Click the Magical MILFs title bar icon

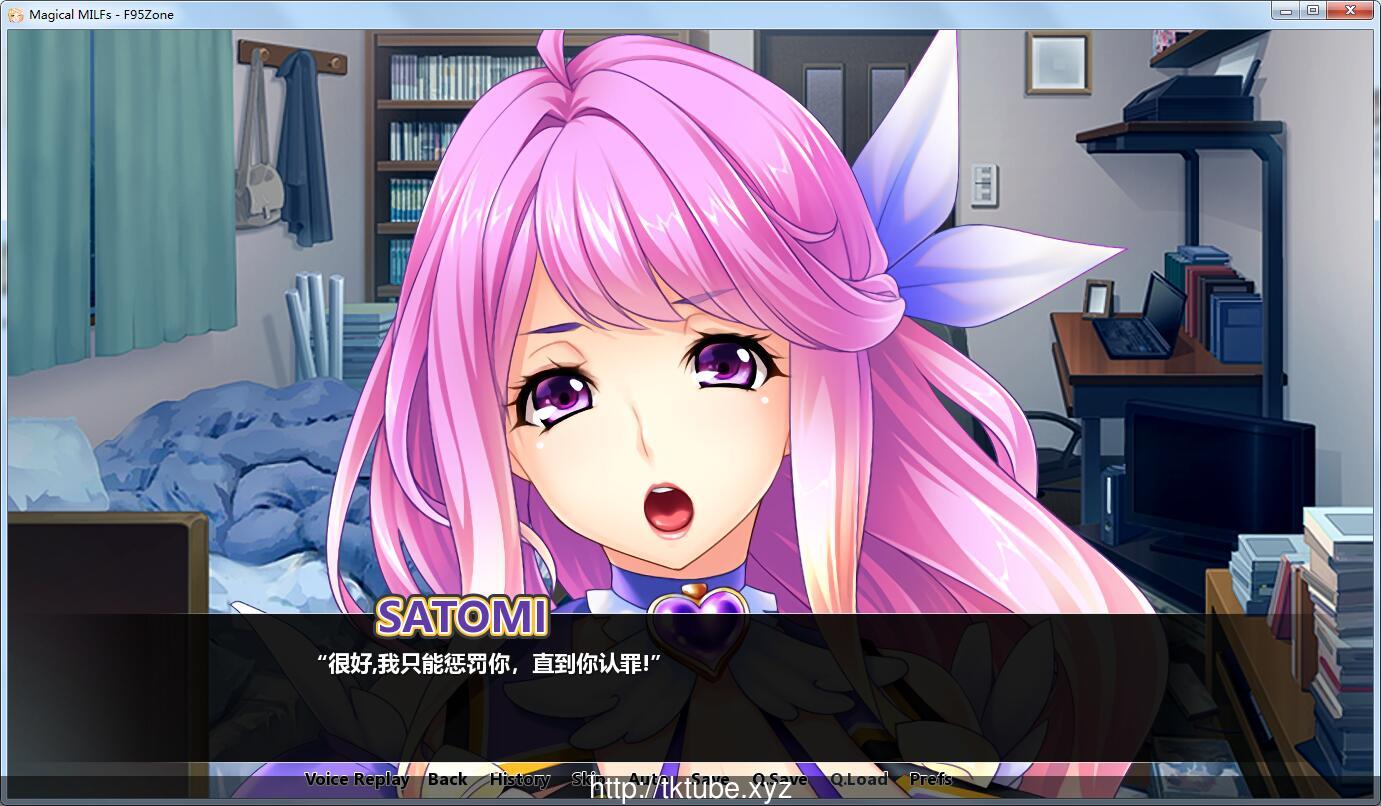13,13
